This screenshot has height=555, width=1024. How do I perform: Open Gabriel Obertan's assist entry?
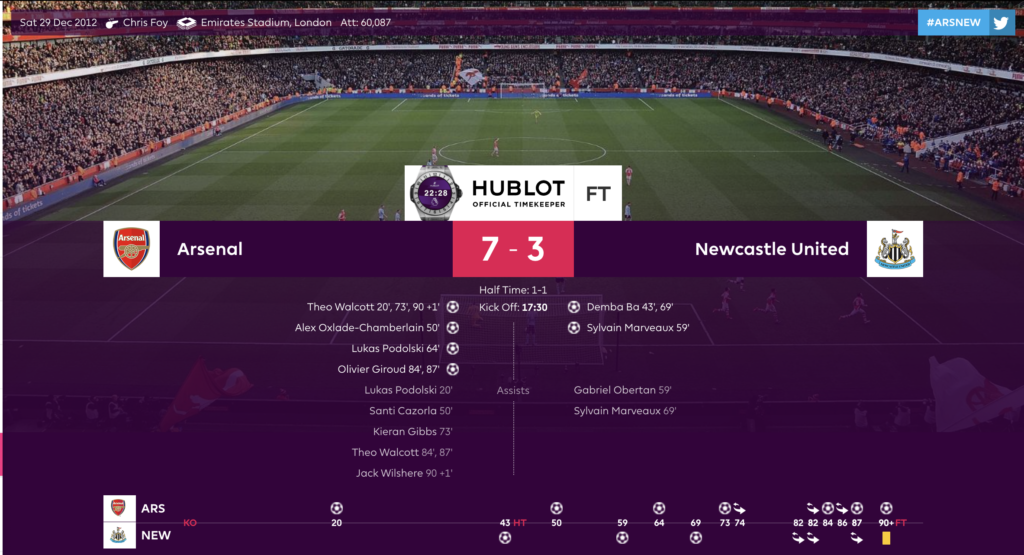622,390
